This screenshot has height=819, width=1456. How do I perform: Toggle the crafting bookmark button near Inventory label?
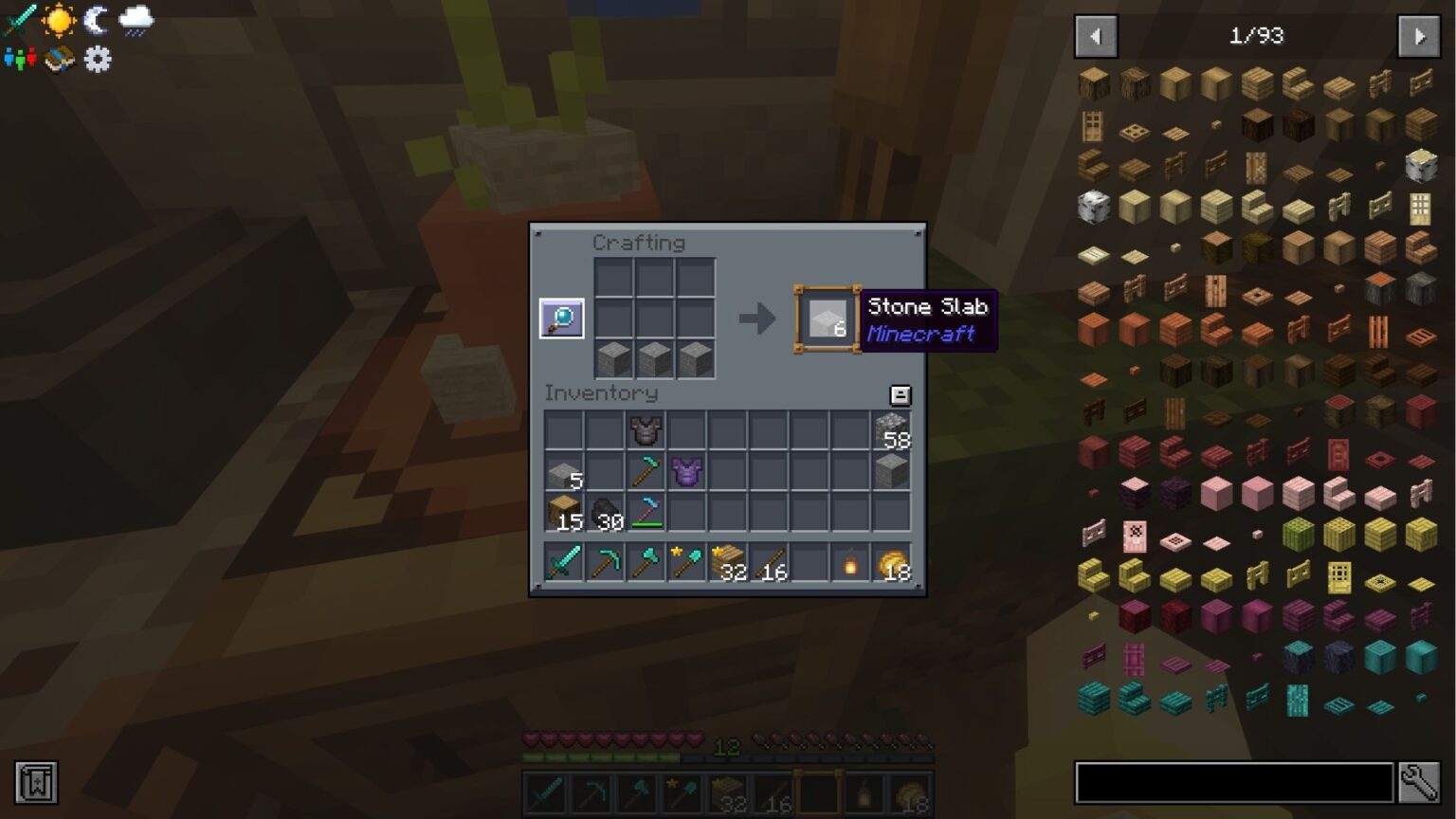899,395
